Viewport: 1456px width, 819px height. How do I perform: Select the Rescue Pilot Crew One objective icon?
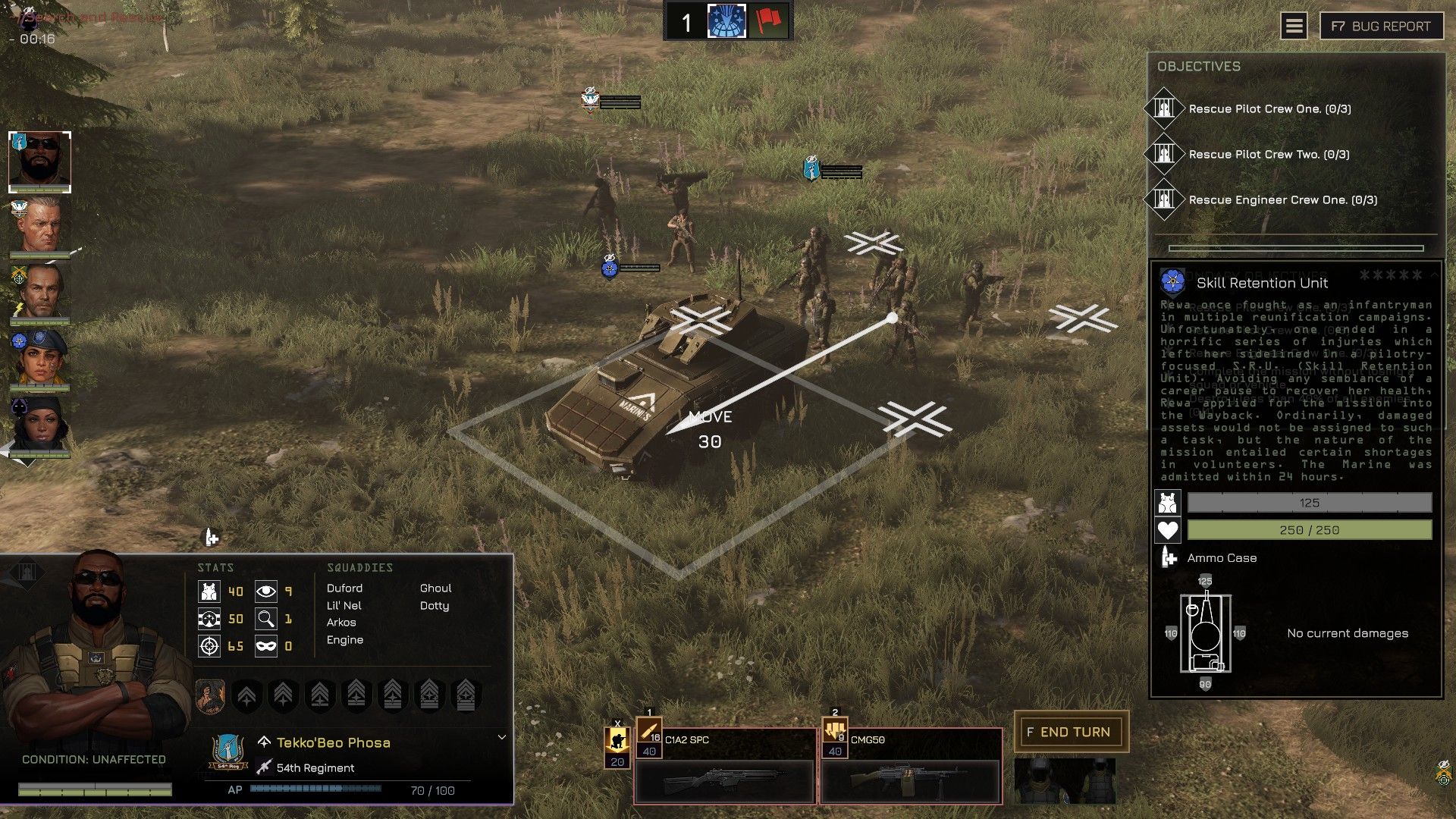(1166, 108)
